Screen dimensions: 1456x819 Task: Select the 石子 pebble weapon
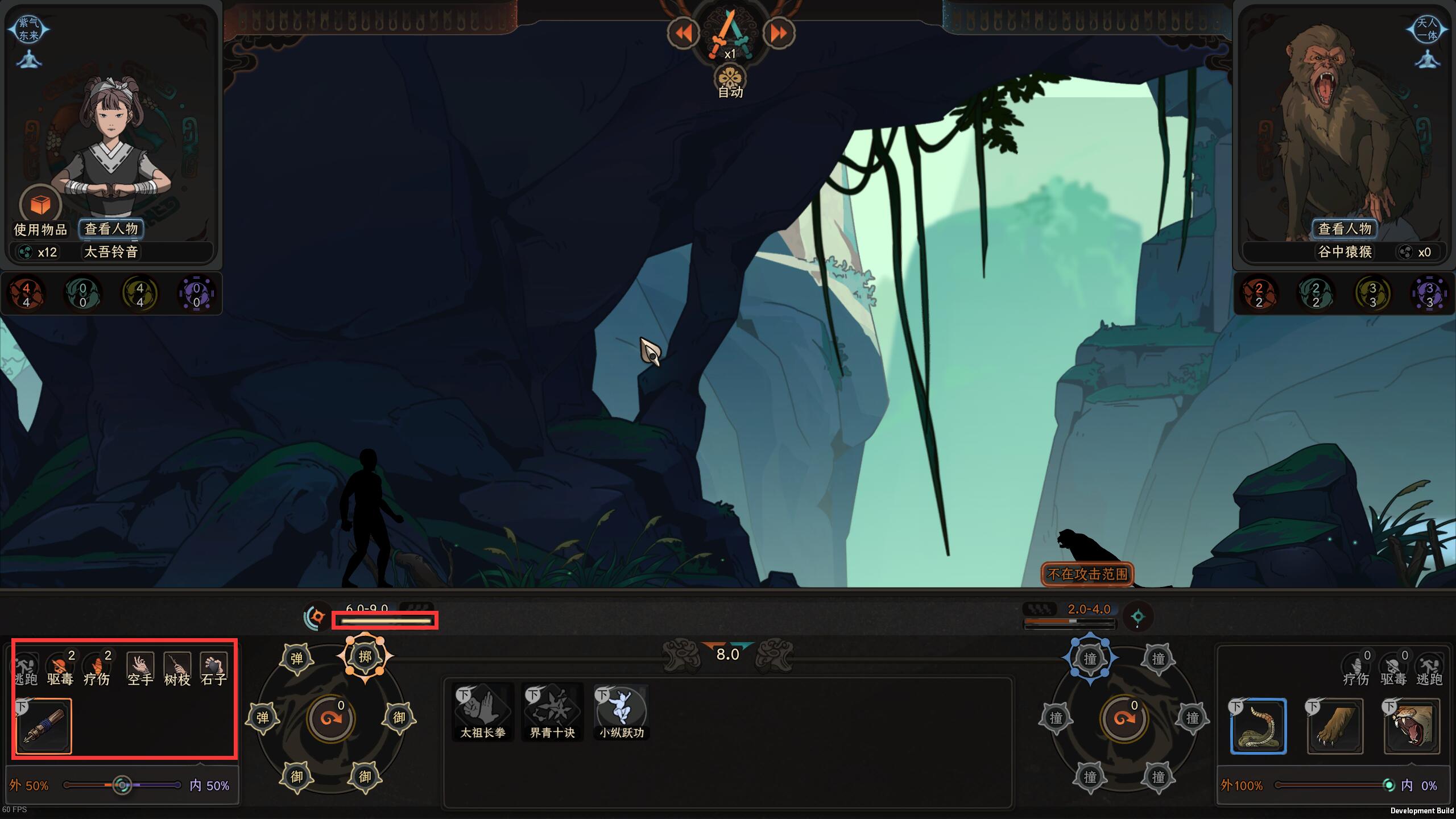tap(214, 669)
